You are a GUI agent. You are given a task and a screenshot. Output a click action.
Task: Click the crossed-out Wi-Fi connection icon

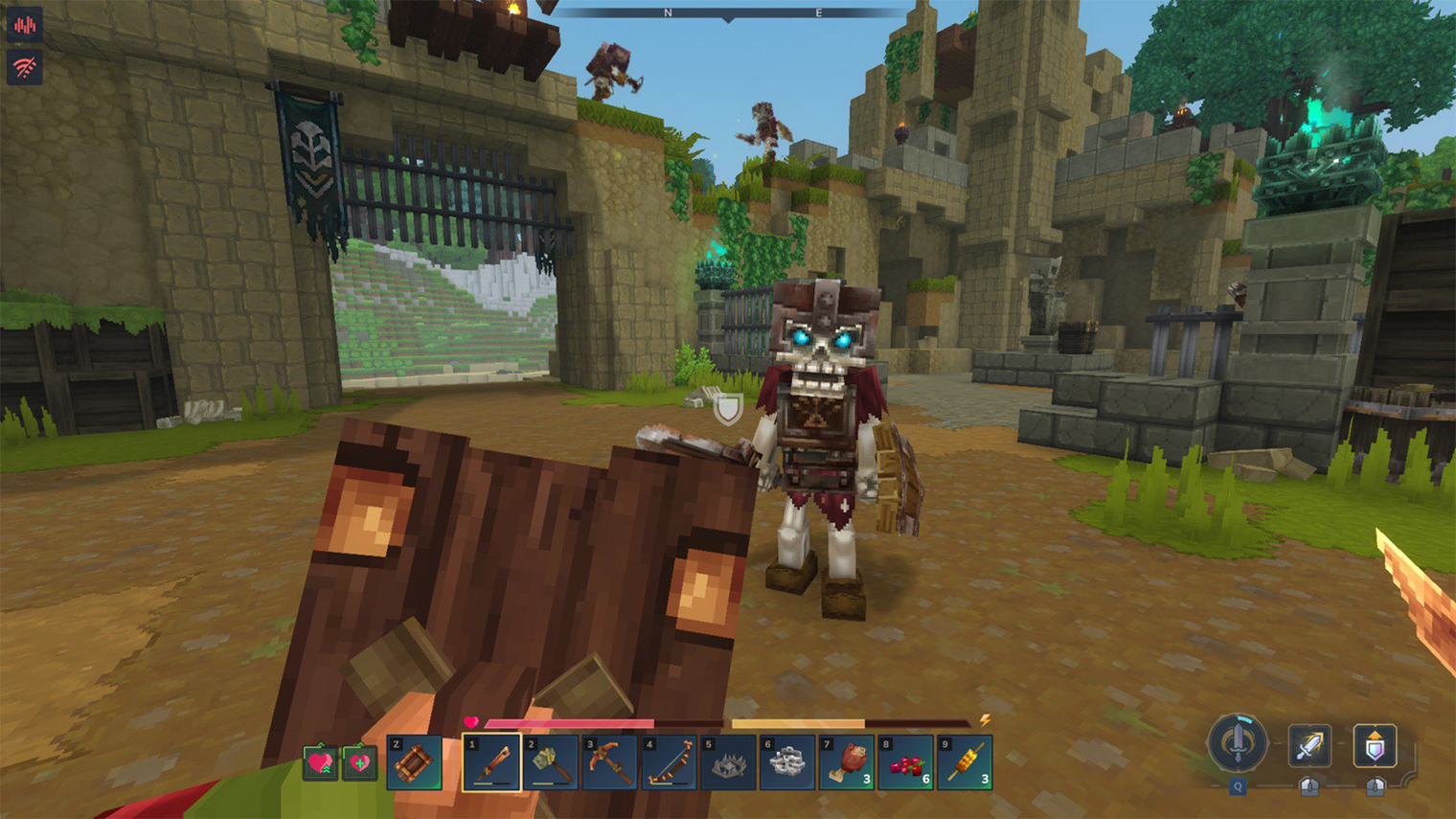[x=24, y=67]
